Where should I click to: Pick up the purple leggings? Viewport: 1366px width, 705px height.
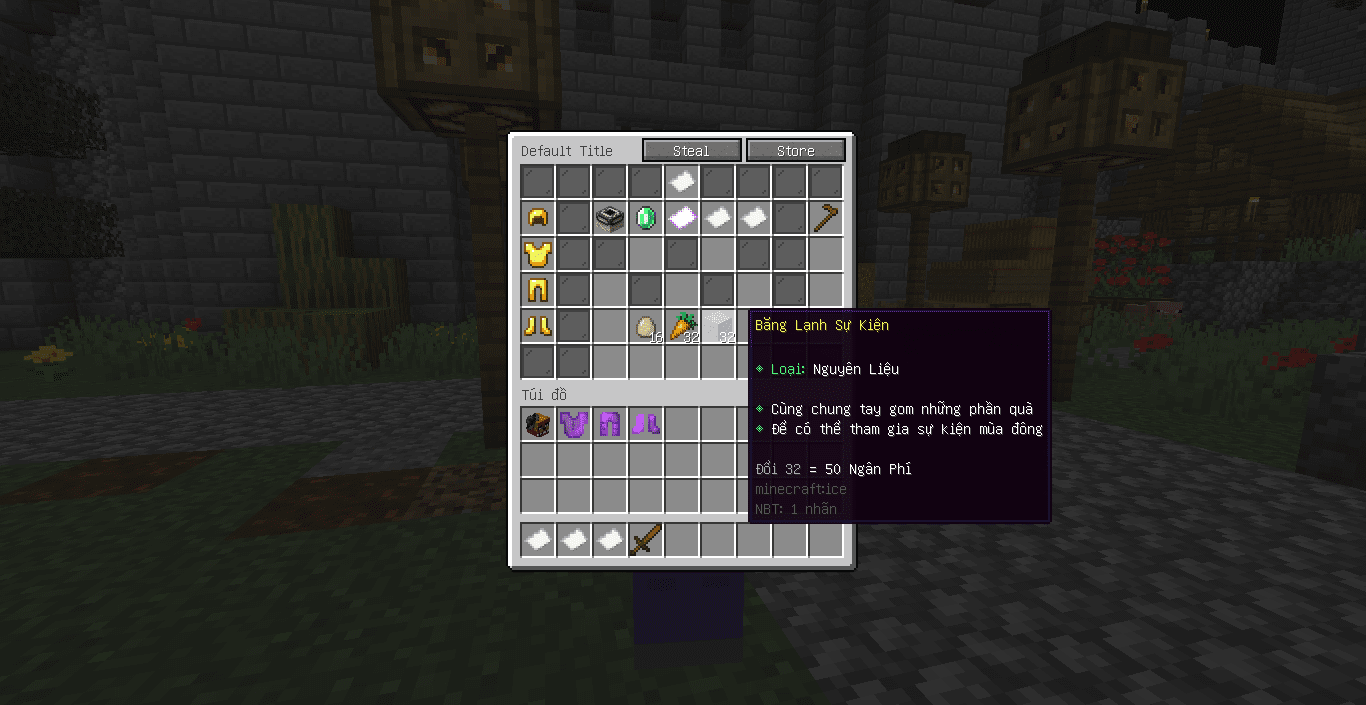(x=610, y=424)
